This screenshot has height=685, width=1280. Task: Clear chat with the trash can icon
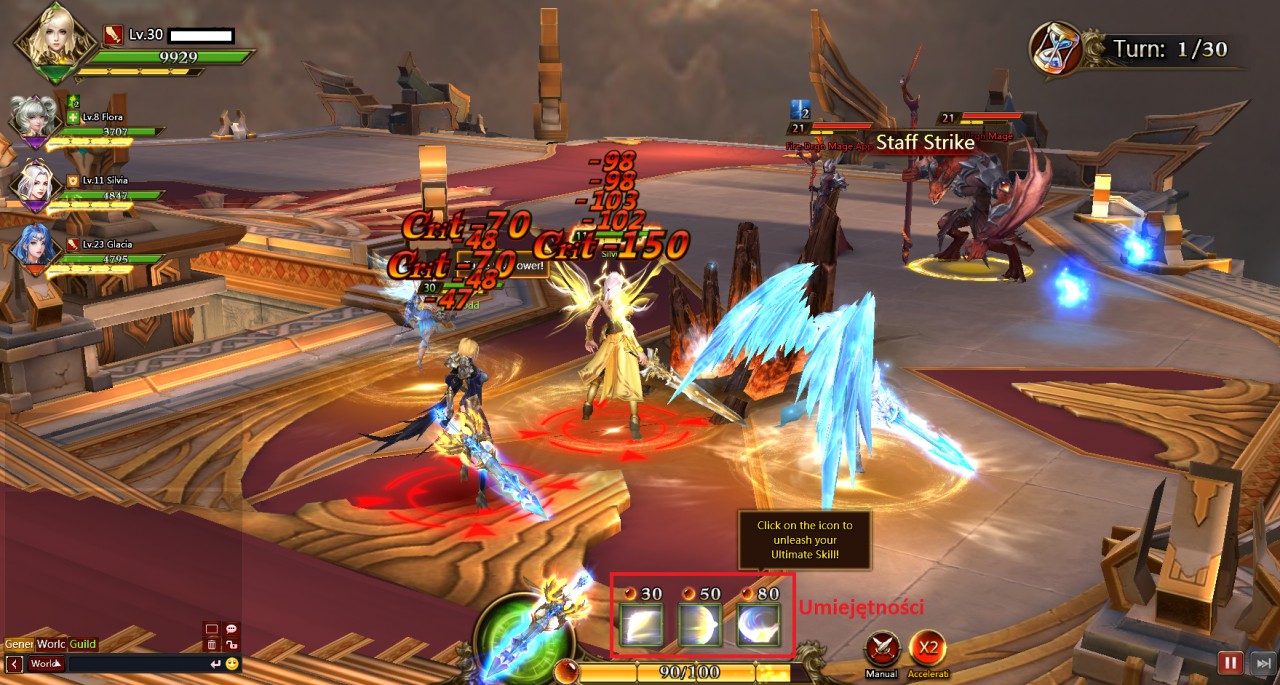pos(211,645)
